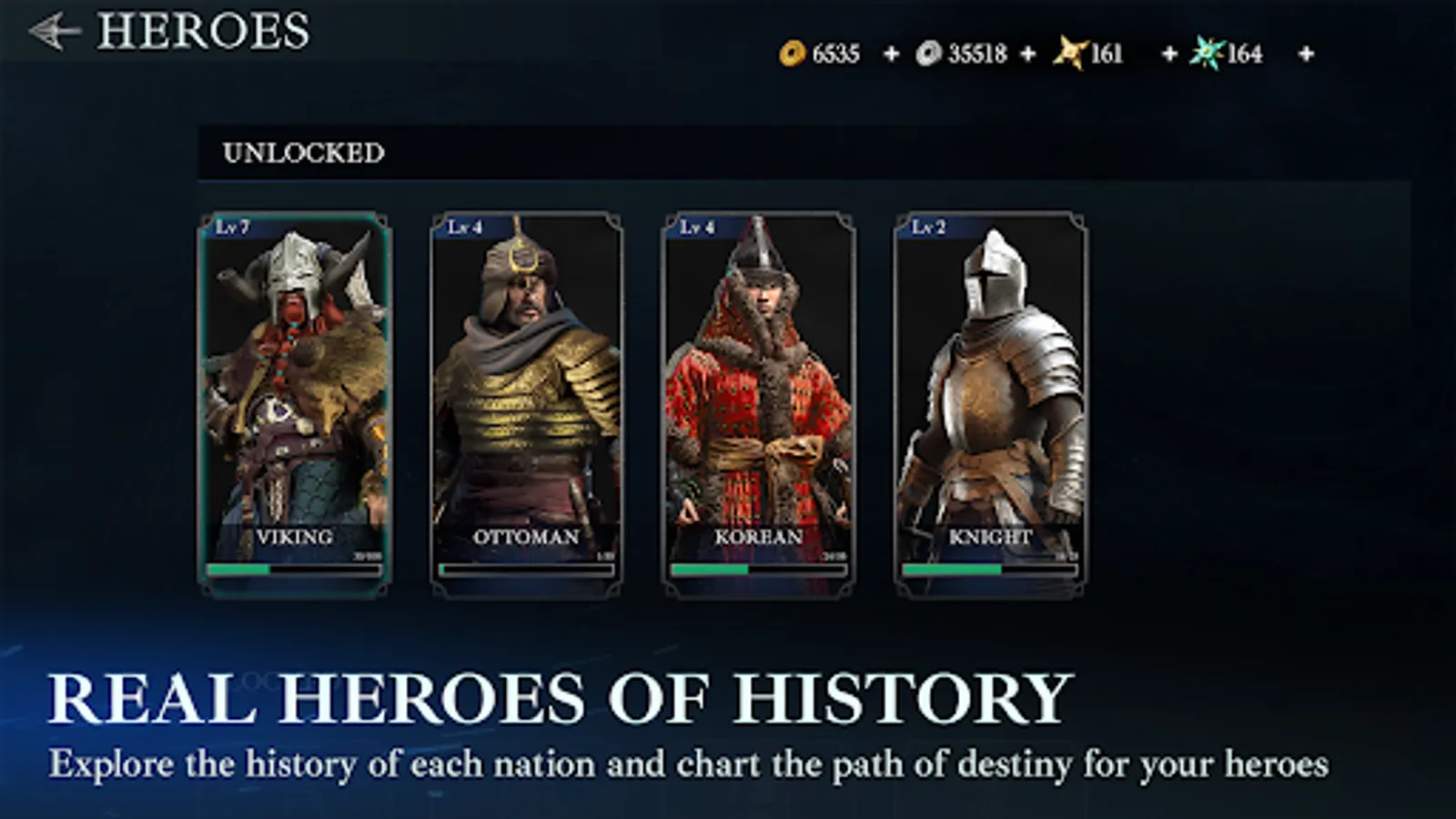Expand the rightmost currency plus button
This screenshot has width=1456, height=819.
[x=1305, y=54]
